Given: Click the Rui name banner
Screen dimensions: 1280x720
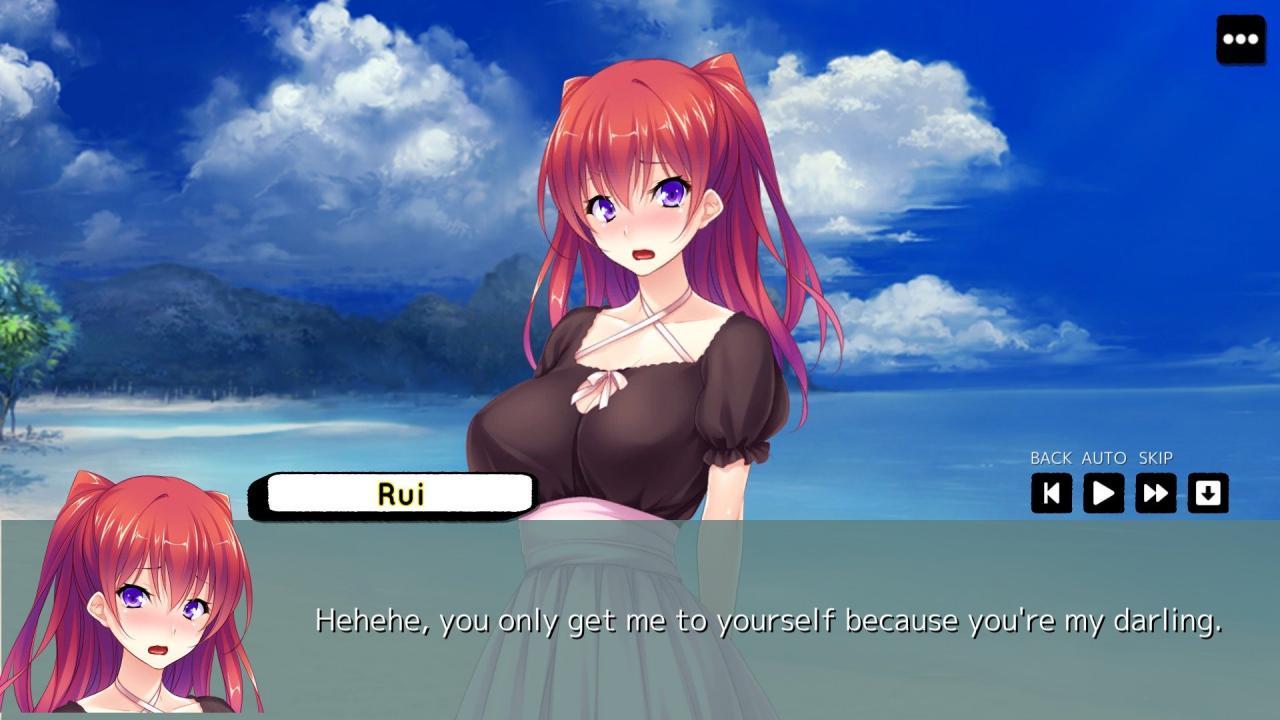Looking at the screenshot, I should point(396,493).
